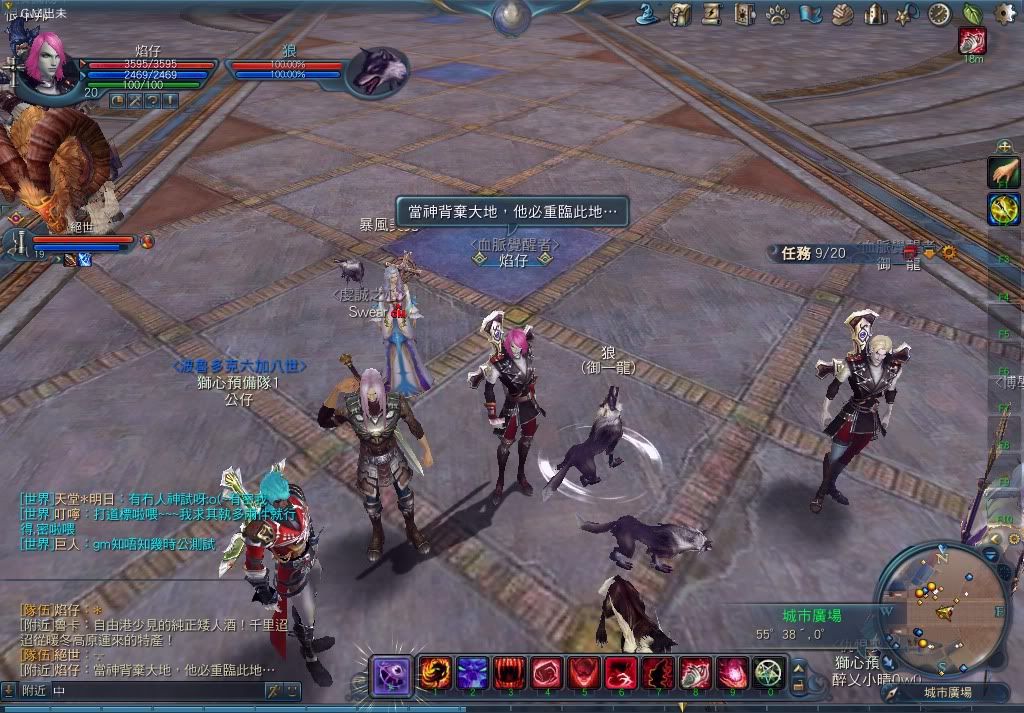Open the lightning scroll skills icon
This screenshot has width=1024, height=713.
coord(712,14)
